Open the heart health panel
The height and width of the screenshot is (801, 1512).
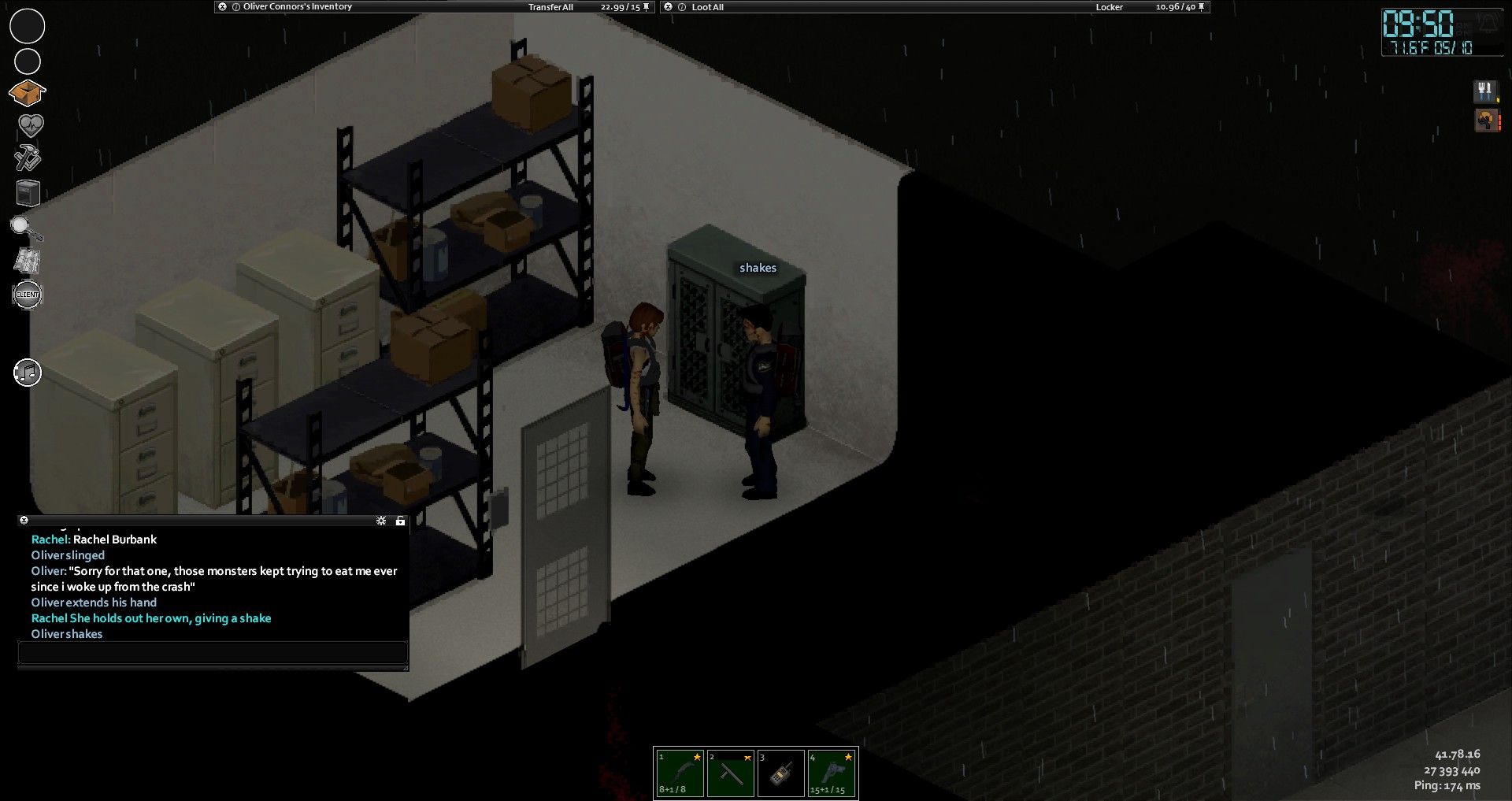point(30,125)
